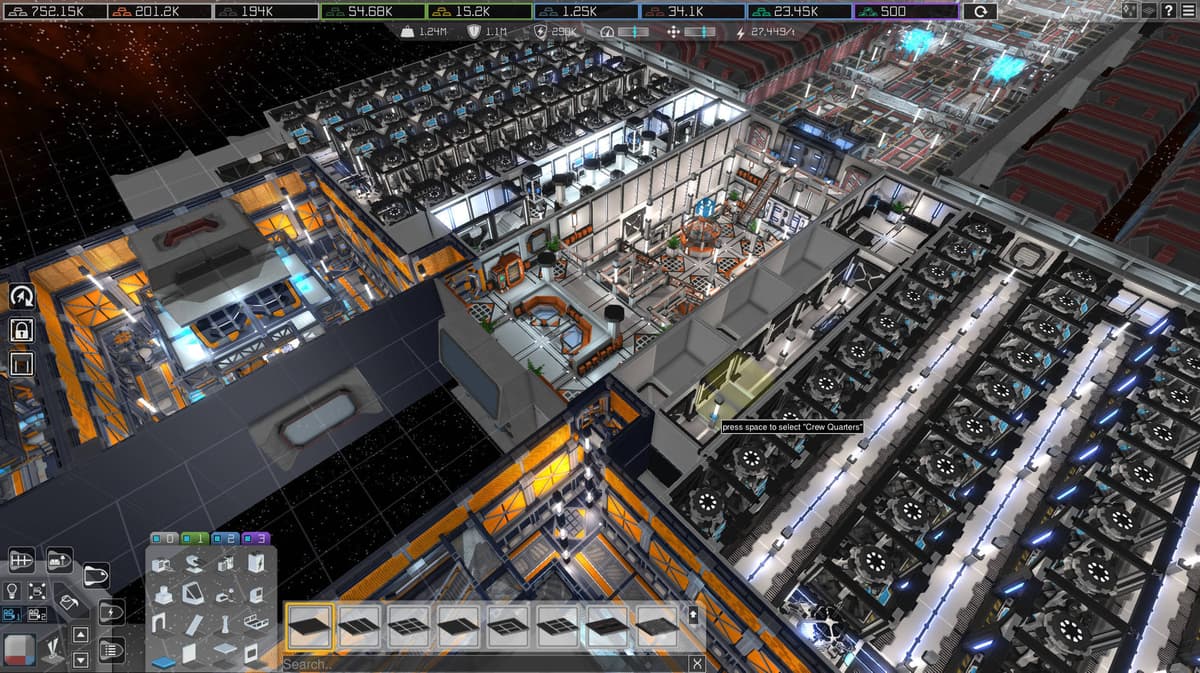Expand the block bar with the up arrow

click(694, 613)
